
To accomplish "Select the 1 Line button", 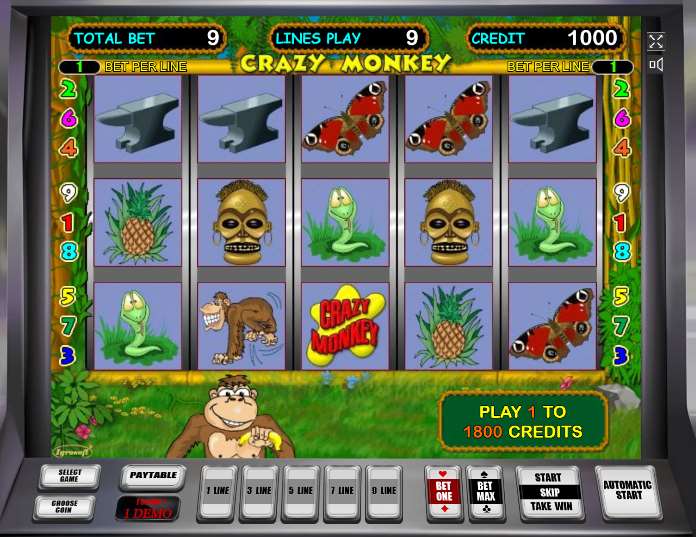I will tap(217, 492).
